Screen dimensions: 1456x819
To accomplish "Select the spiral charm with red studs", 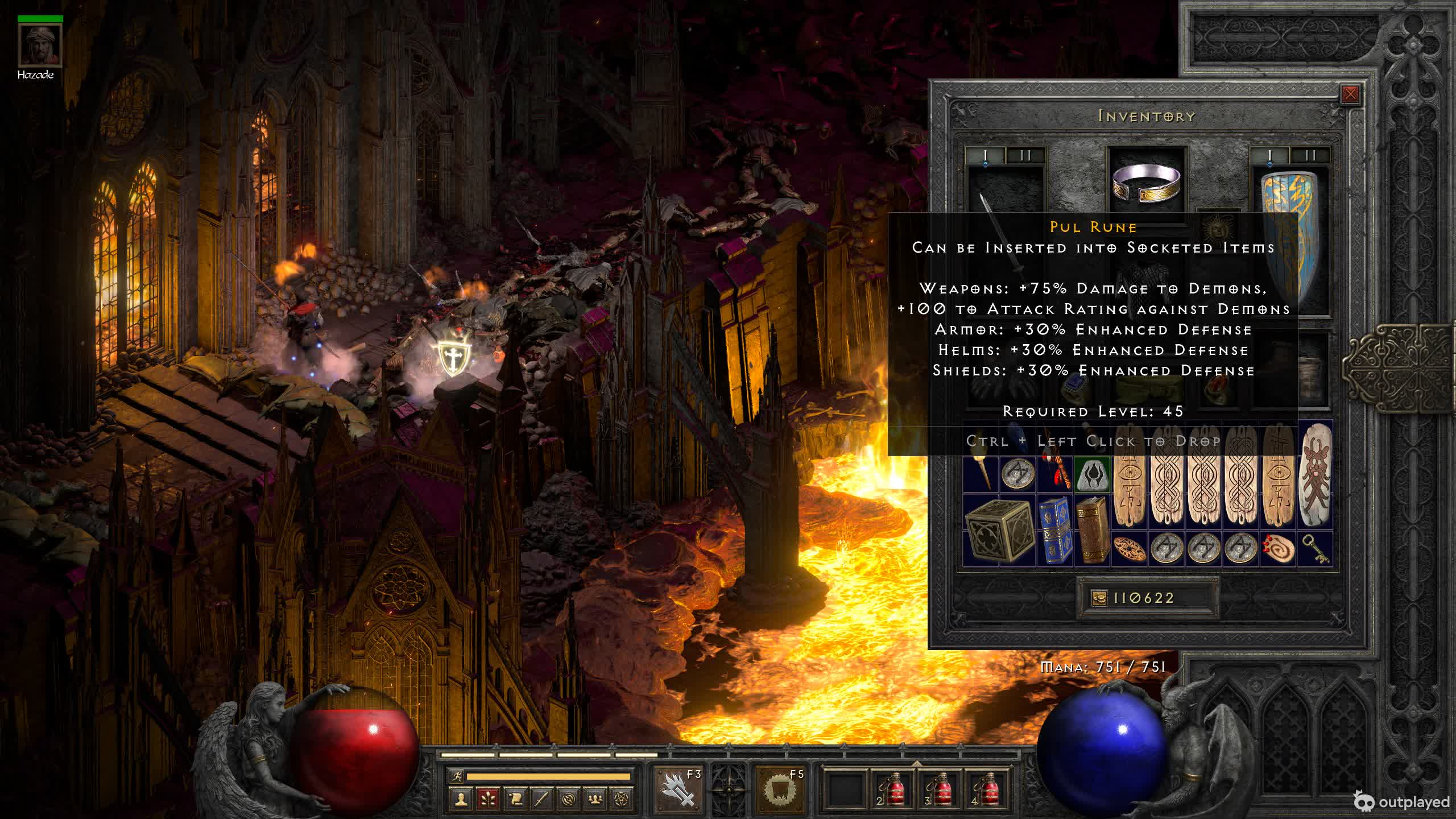I will (1278, 549).
